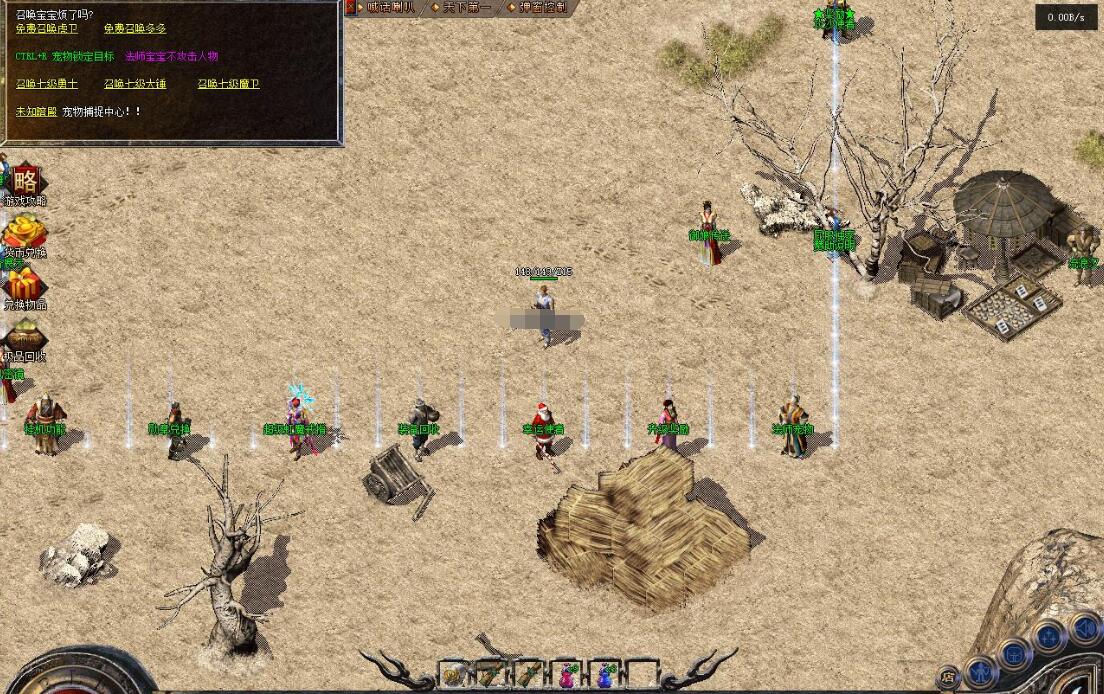Use the blue potion in the hotbar
This screenshot has width=1104, height=694.
(x=605, y=676)
